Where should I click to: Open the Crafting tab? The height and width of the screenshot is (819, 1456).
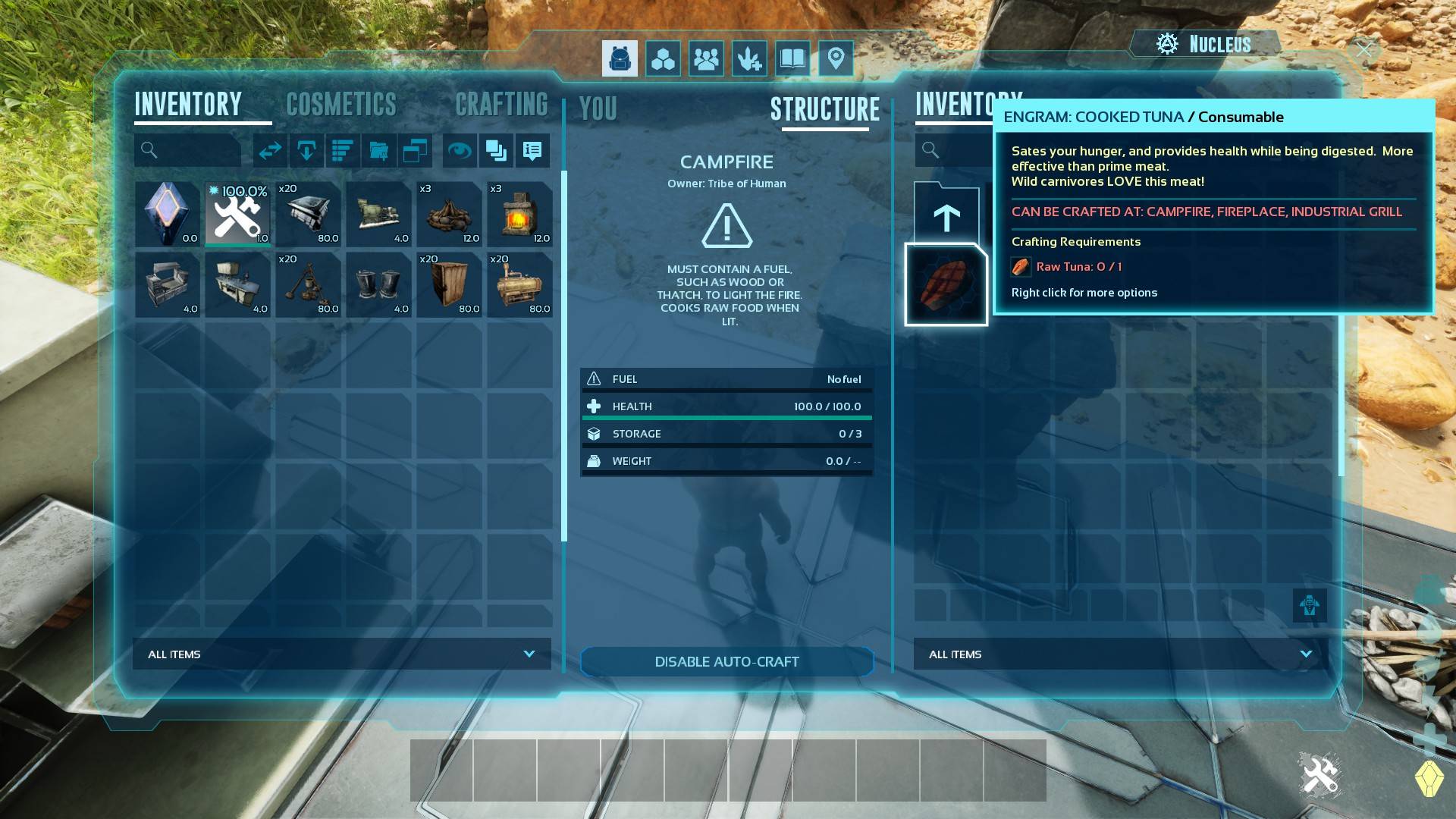[501, 105]
